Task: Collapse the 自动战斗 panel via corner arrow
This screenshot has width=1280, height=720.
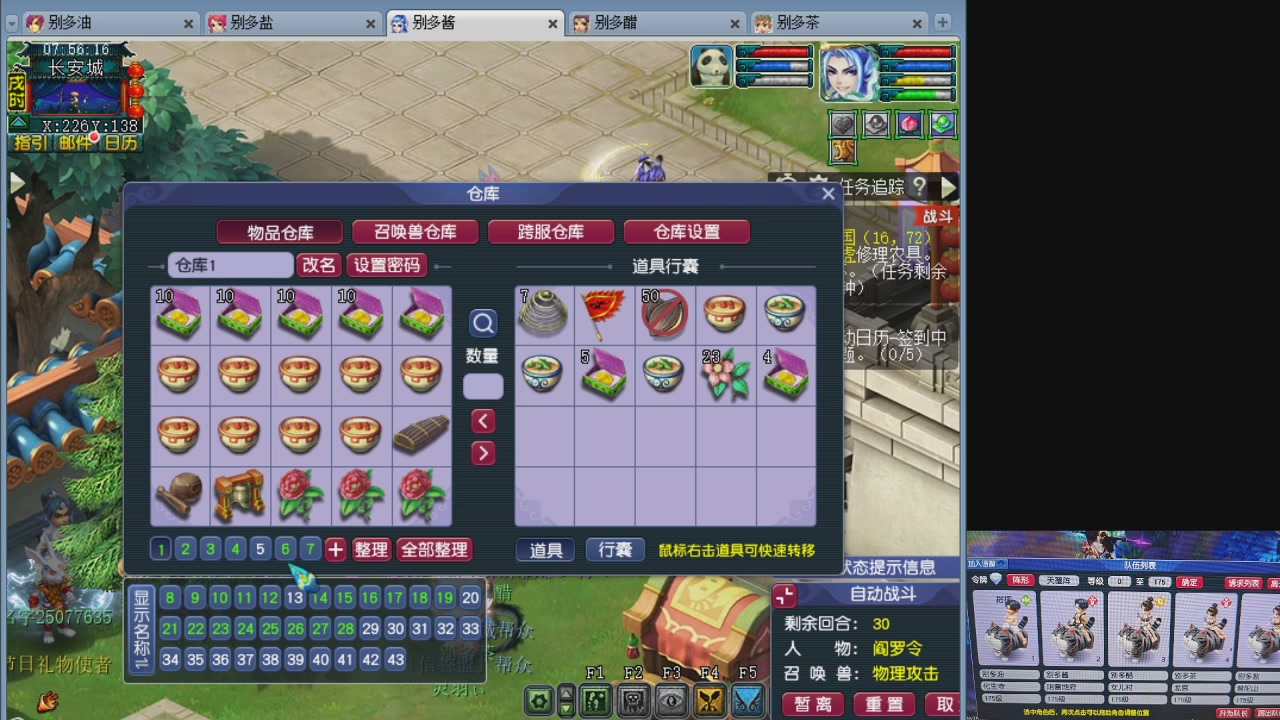Action: pos(784,594)
